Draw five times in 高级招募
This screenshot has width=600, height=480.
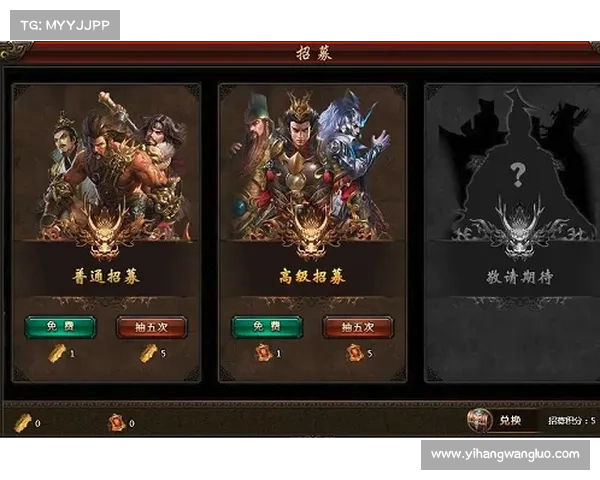click(x=357, y=327)
